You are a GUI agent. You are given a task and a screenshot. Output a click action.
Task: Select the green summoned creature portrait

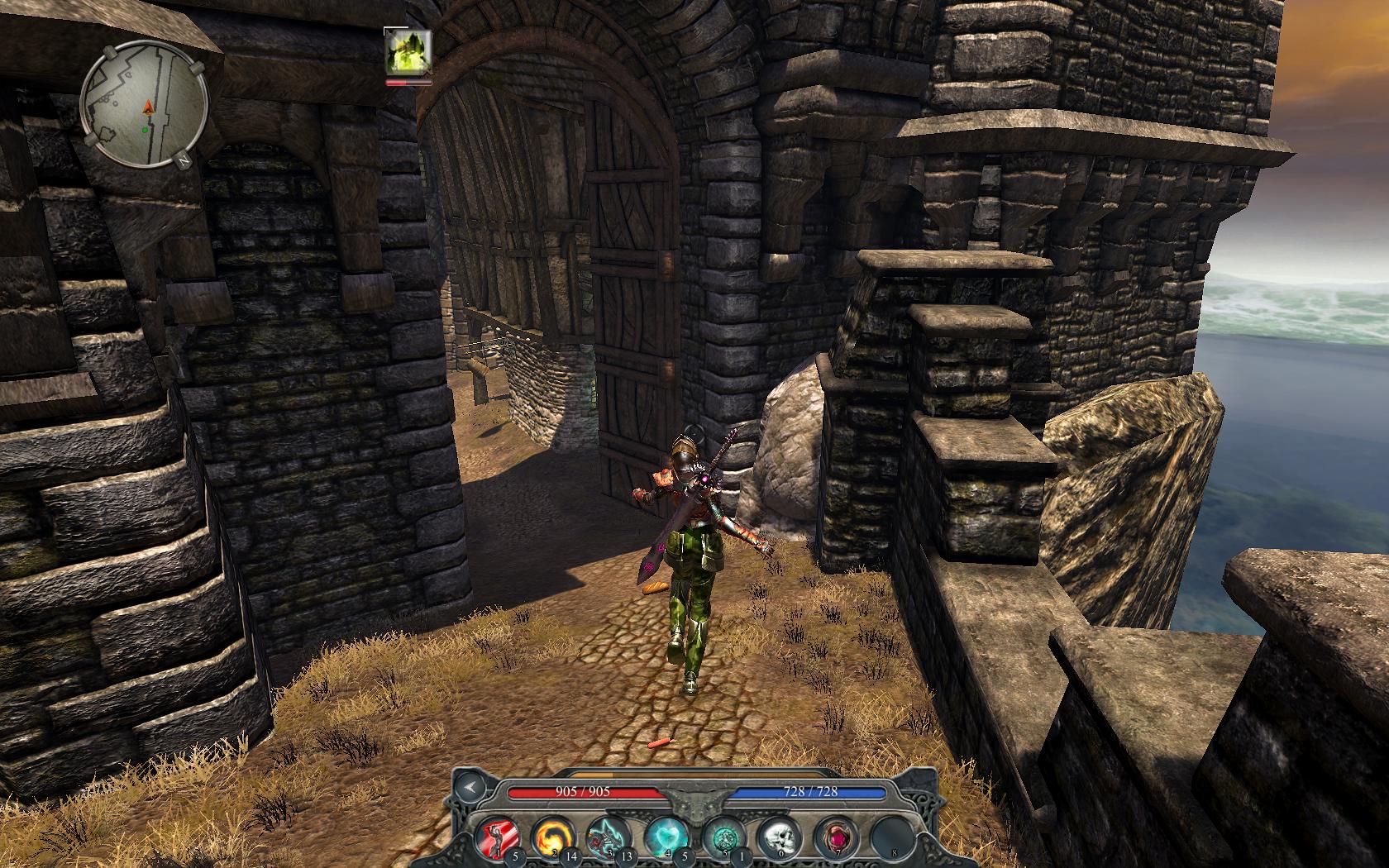tap(408, 54)
